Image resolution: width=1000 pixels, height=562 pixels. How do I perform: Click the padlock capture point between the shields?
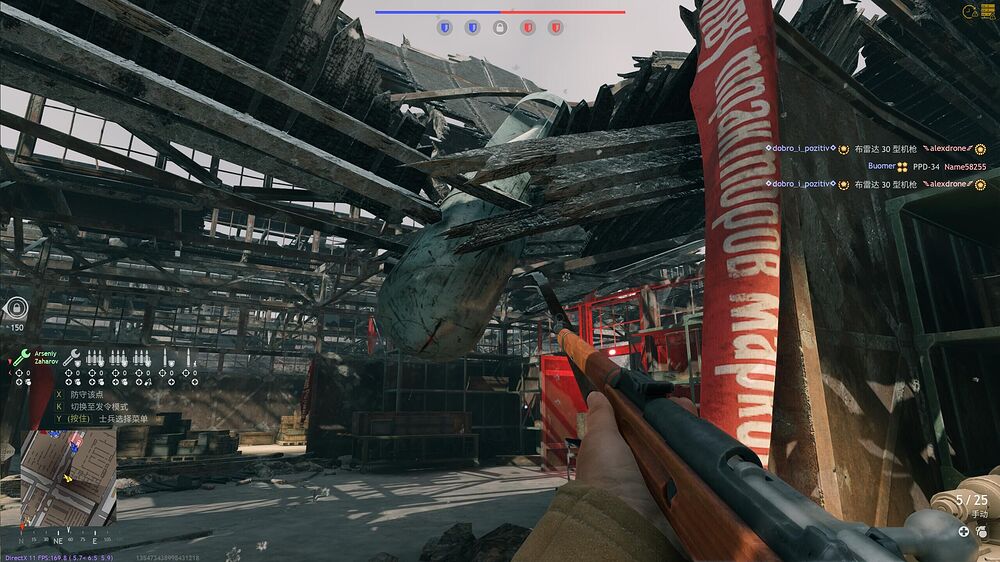point(500,28)
